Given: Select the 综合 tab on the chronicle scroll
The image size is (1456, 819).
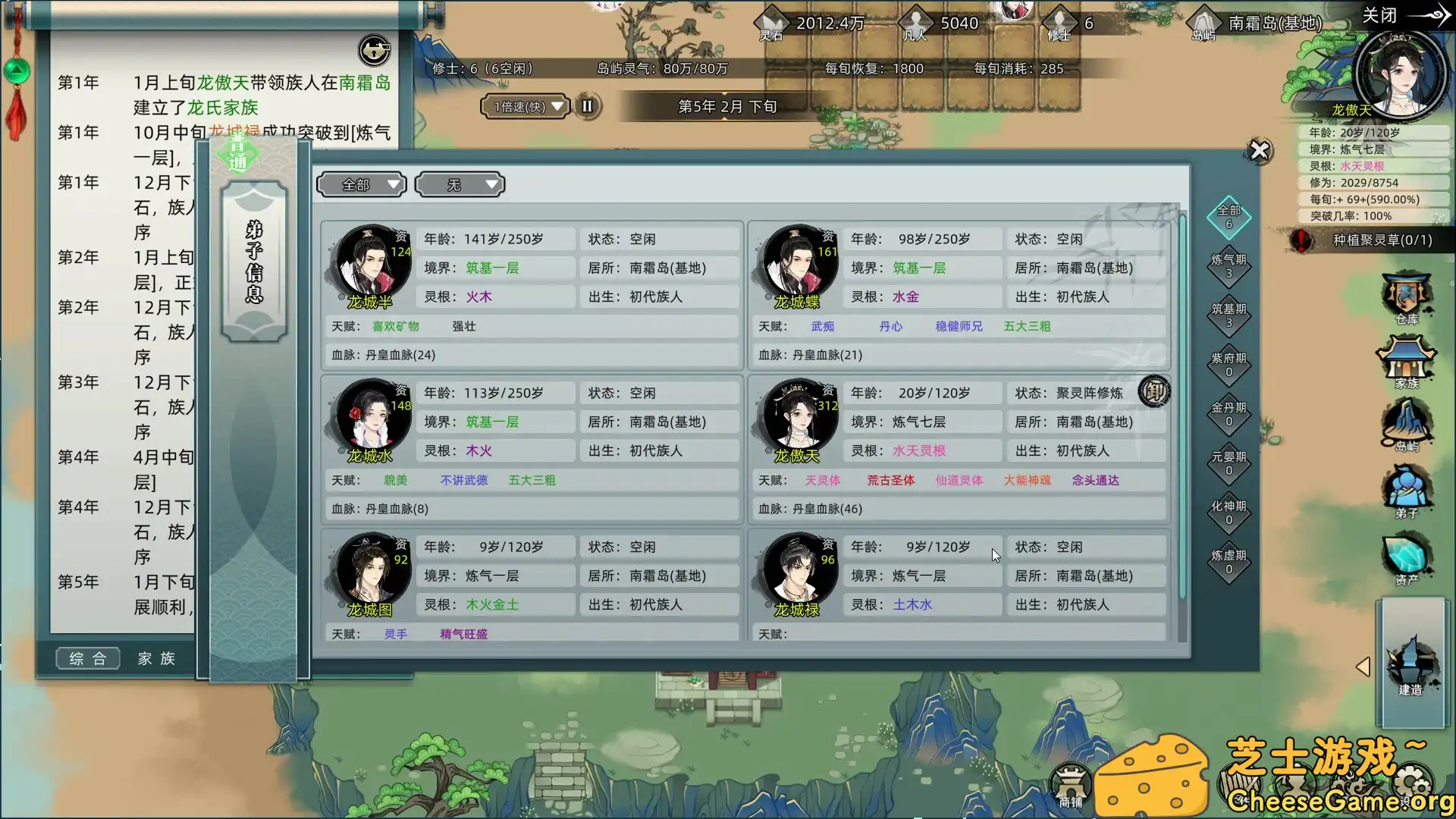Looking at the screenshot, I should [87, 658].
